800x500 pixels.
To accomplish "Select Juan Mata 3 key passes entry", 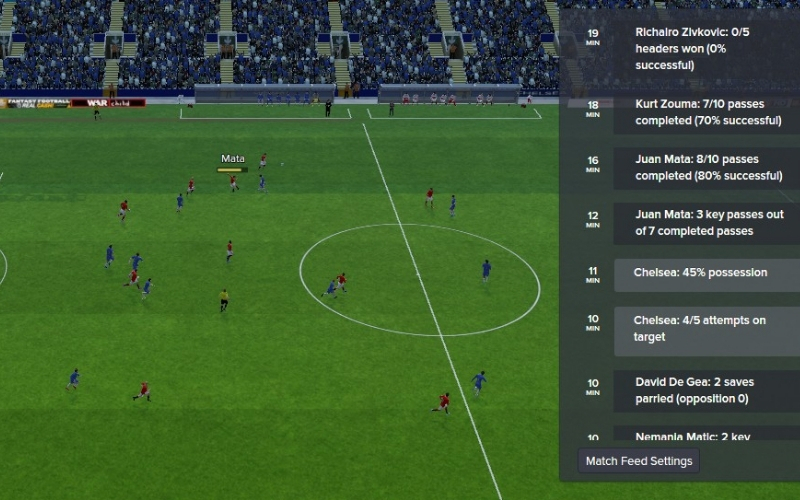I will click(706, 222).
